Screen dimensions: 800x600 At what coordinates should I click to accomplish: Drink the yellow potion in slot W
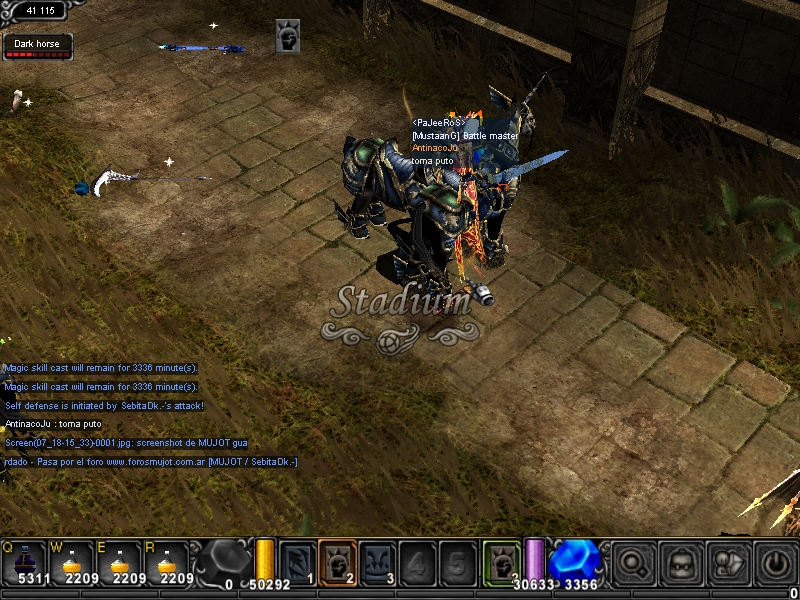(x=72, y=564)
